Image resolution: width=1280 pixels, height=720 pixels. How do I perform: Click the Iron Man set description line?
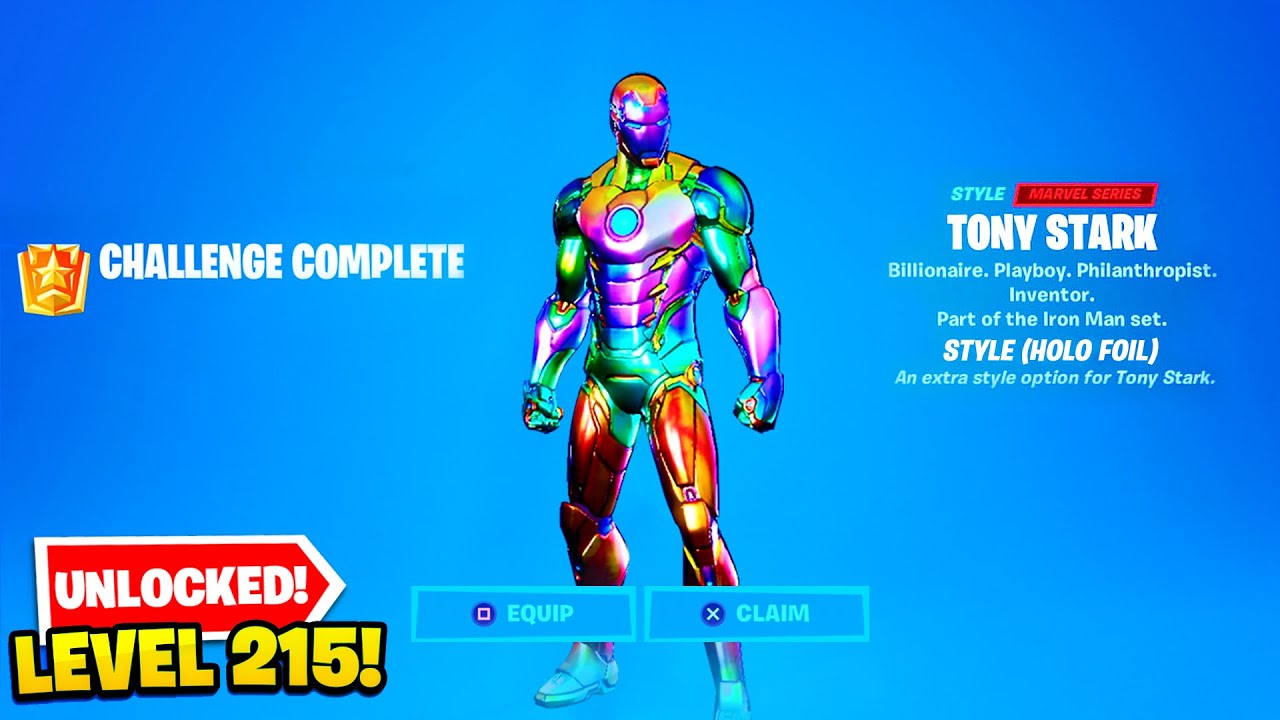pyautogui.click(x=1050, y=320)
